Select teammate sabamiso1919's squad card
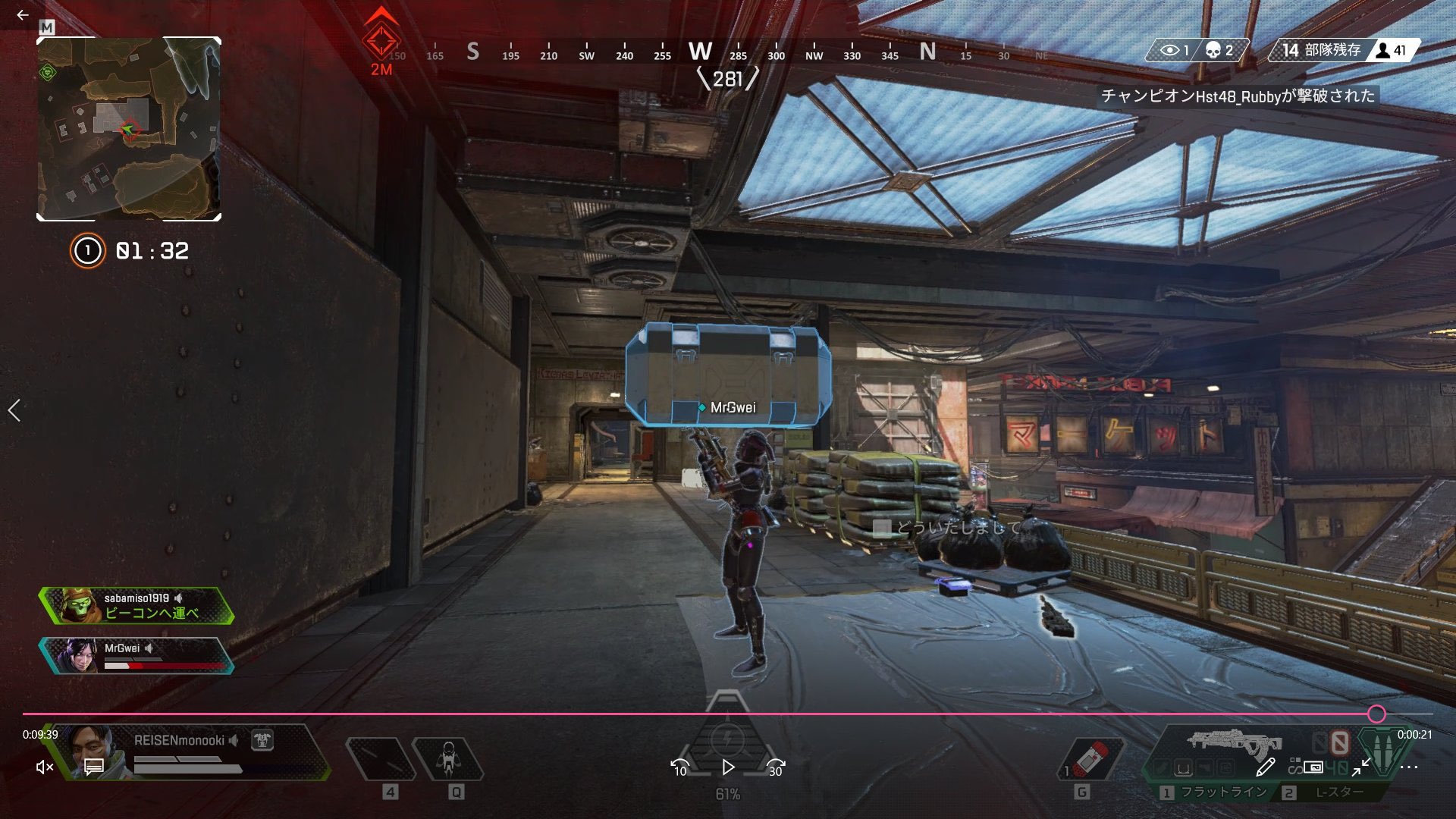The image size is (1456, 819). click(136, 605)
